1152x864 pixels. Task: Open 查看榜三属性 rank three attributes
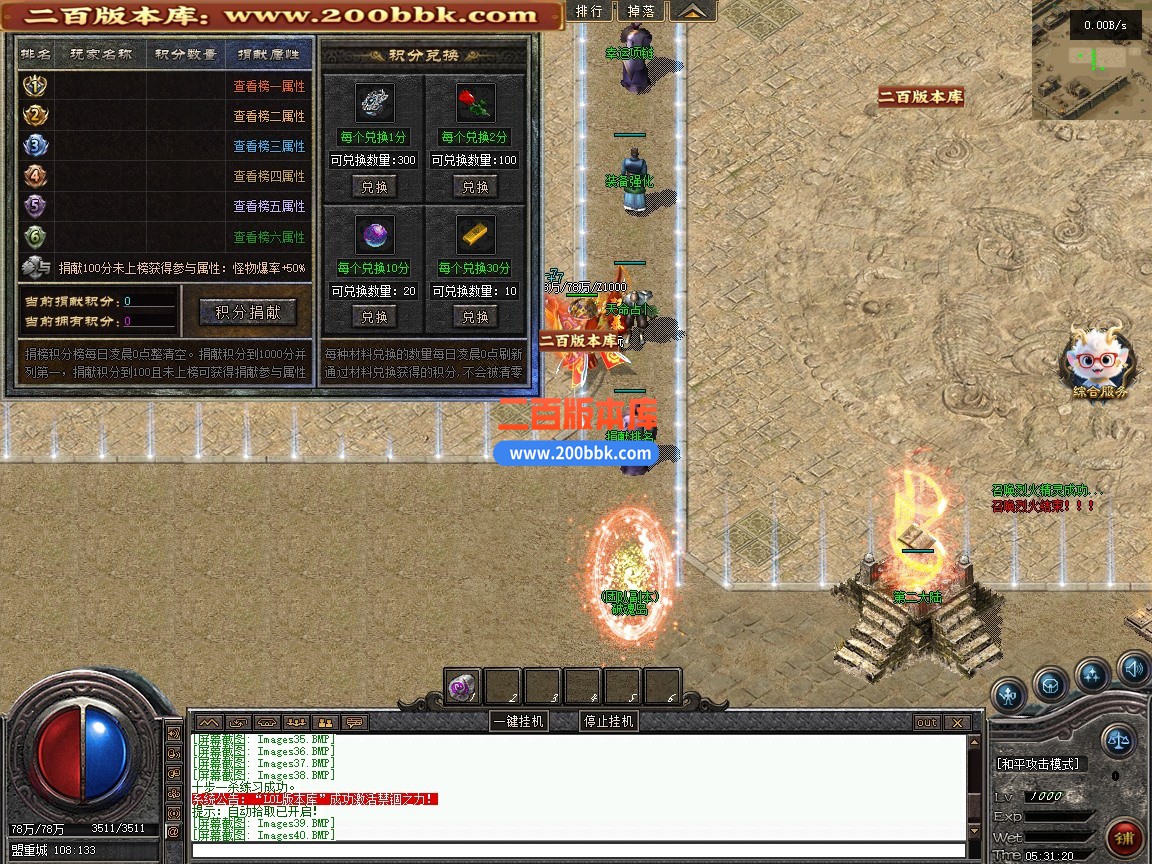[x=269, y=146]
